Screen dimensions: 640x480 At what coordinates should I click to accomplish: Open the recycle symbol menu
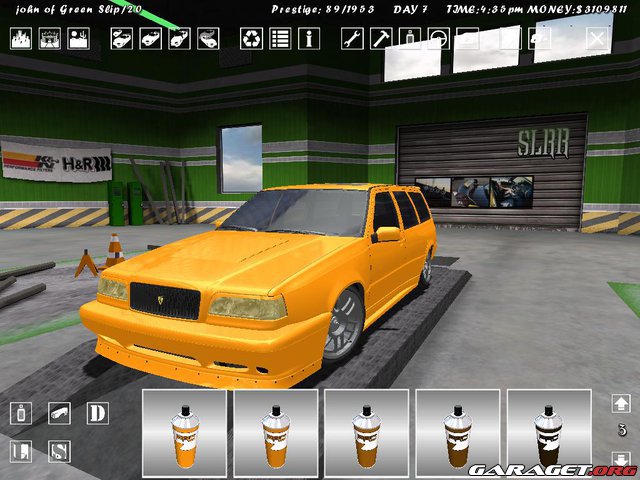(251, 39)
